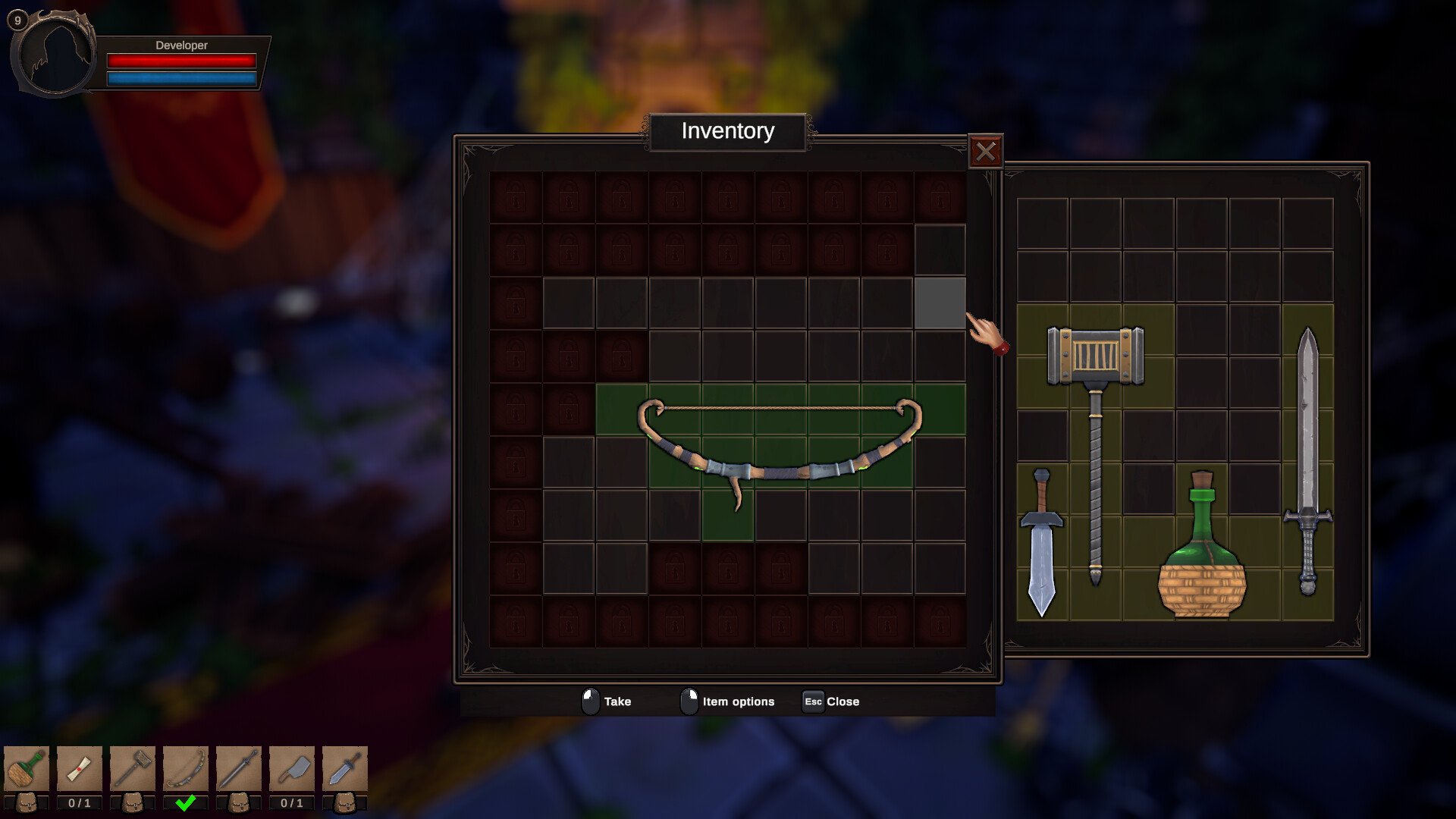Screen dimensions: 1456x819
Task: Click the red health bar
Action: pyautogui.click(x=182, y=59)
